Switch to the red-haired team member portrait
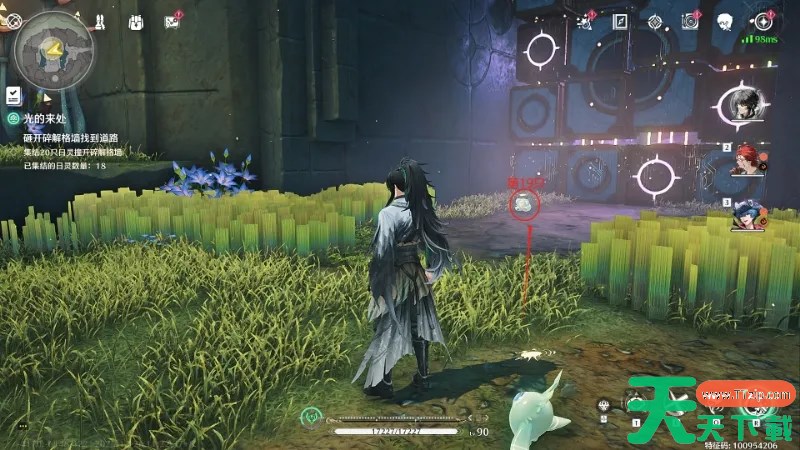The width and height of the screenshot is (800, 450). [744, 158]
